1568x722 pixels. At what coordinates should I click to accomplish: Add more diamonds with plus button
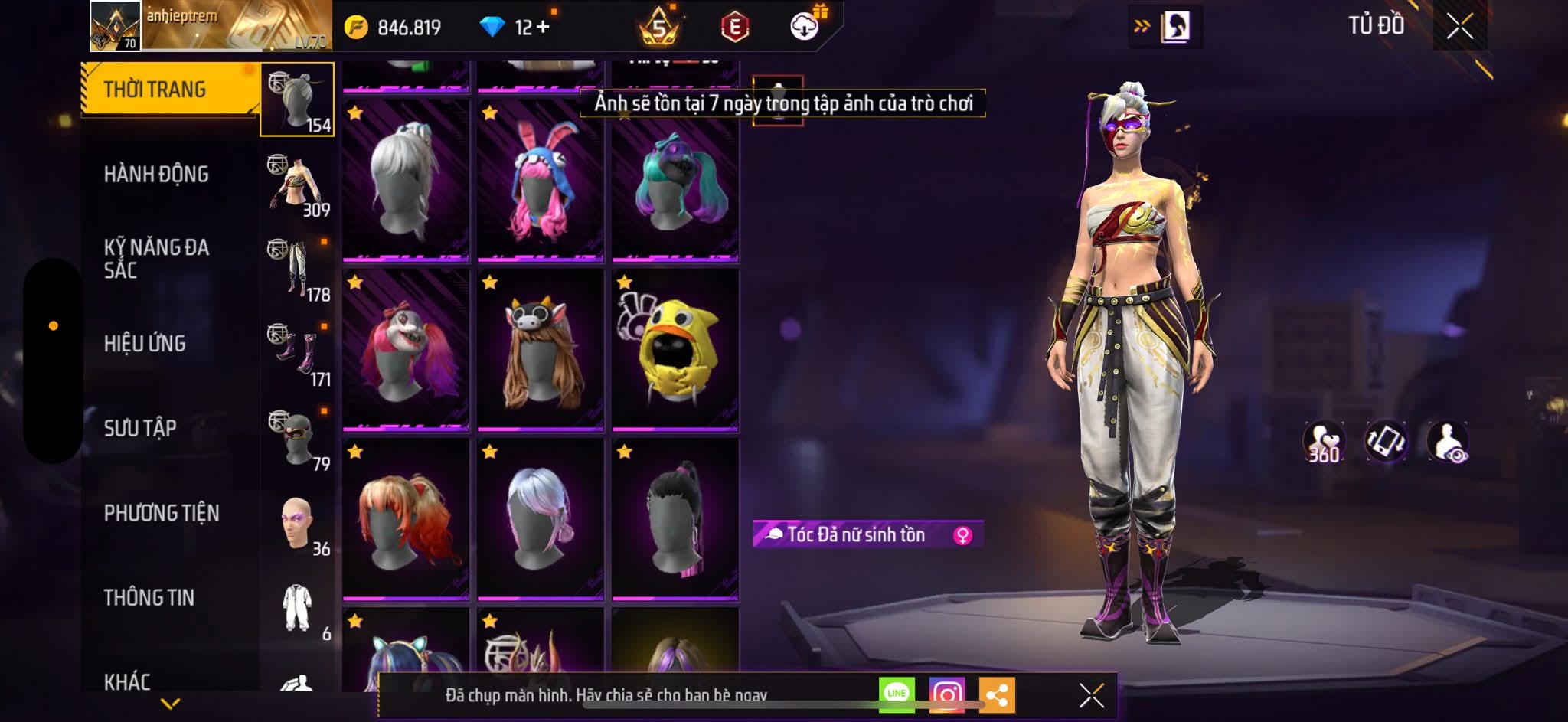(543, 27)
